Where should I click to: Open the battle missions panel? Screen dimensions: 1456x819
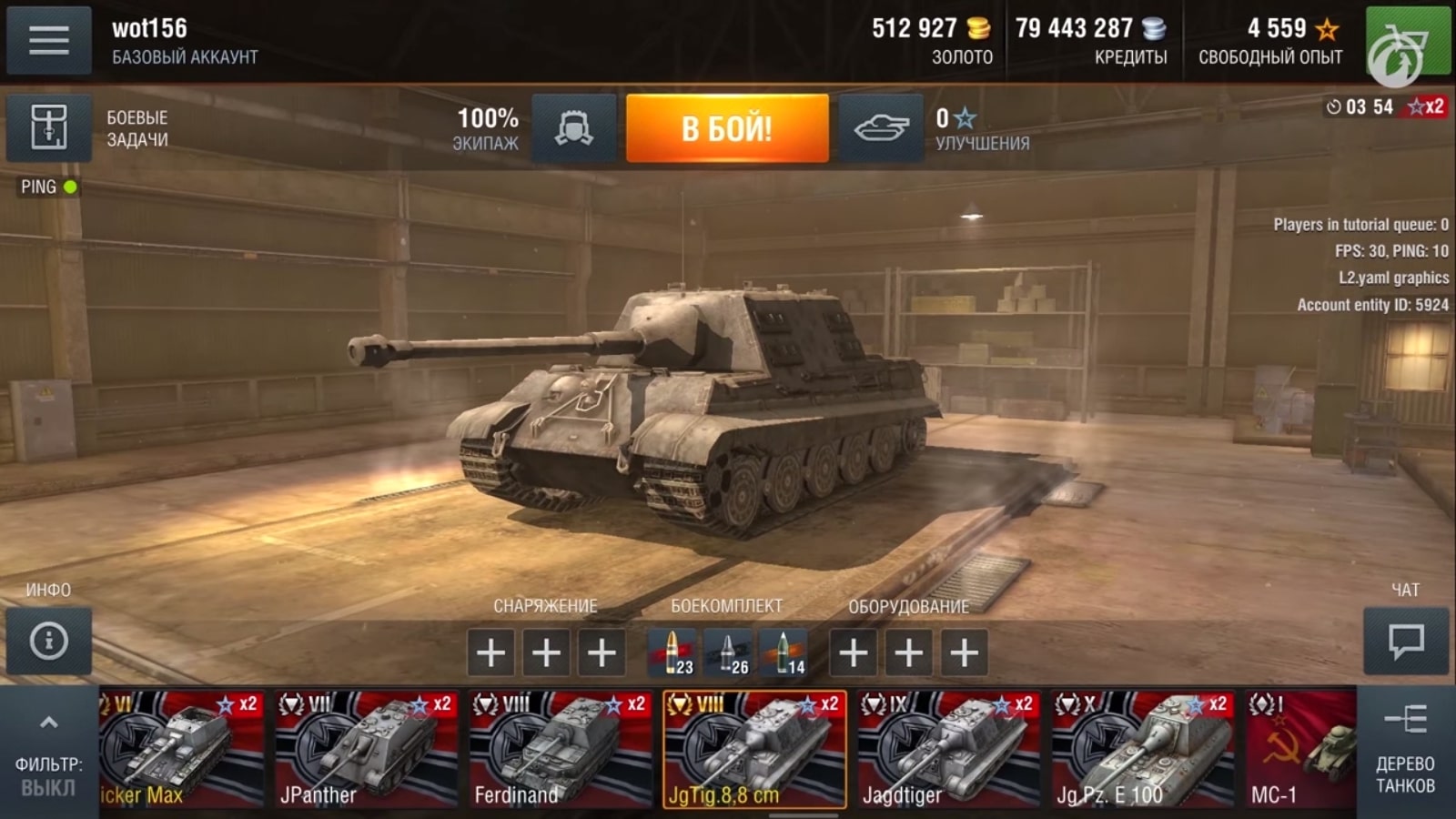coord(48,127)
